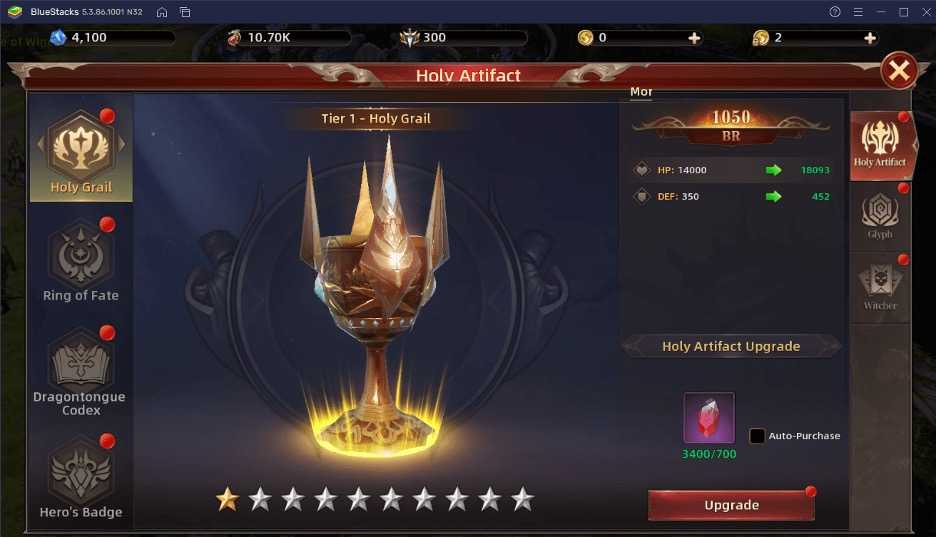Choose the Hero's Badge artifact
936x538 pixels.
click(80, 477)
